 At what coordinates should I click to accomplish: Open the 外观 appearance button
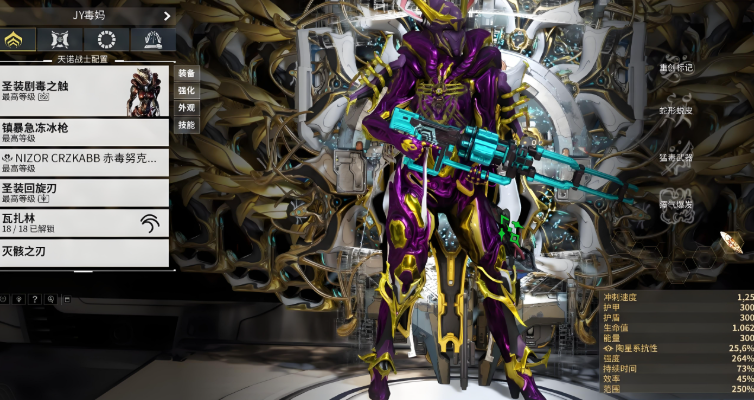coord(186,107)
